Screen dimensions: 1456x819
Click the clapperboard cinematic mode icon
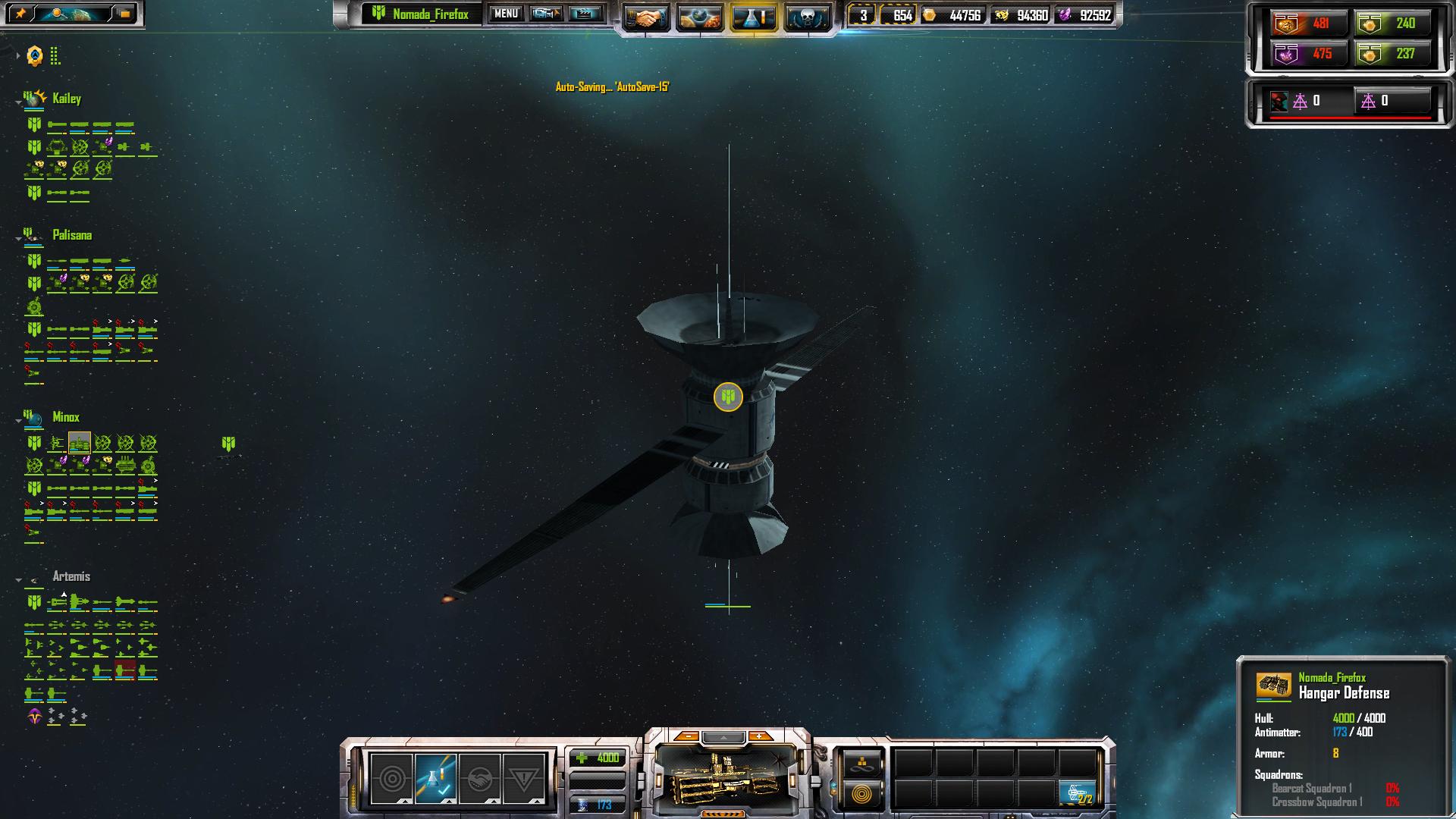click(x=585, y=14)
